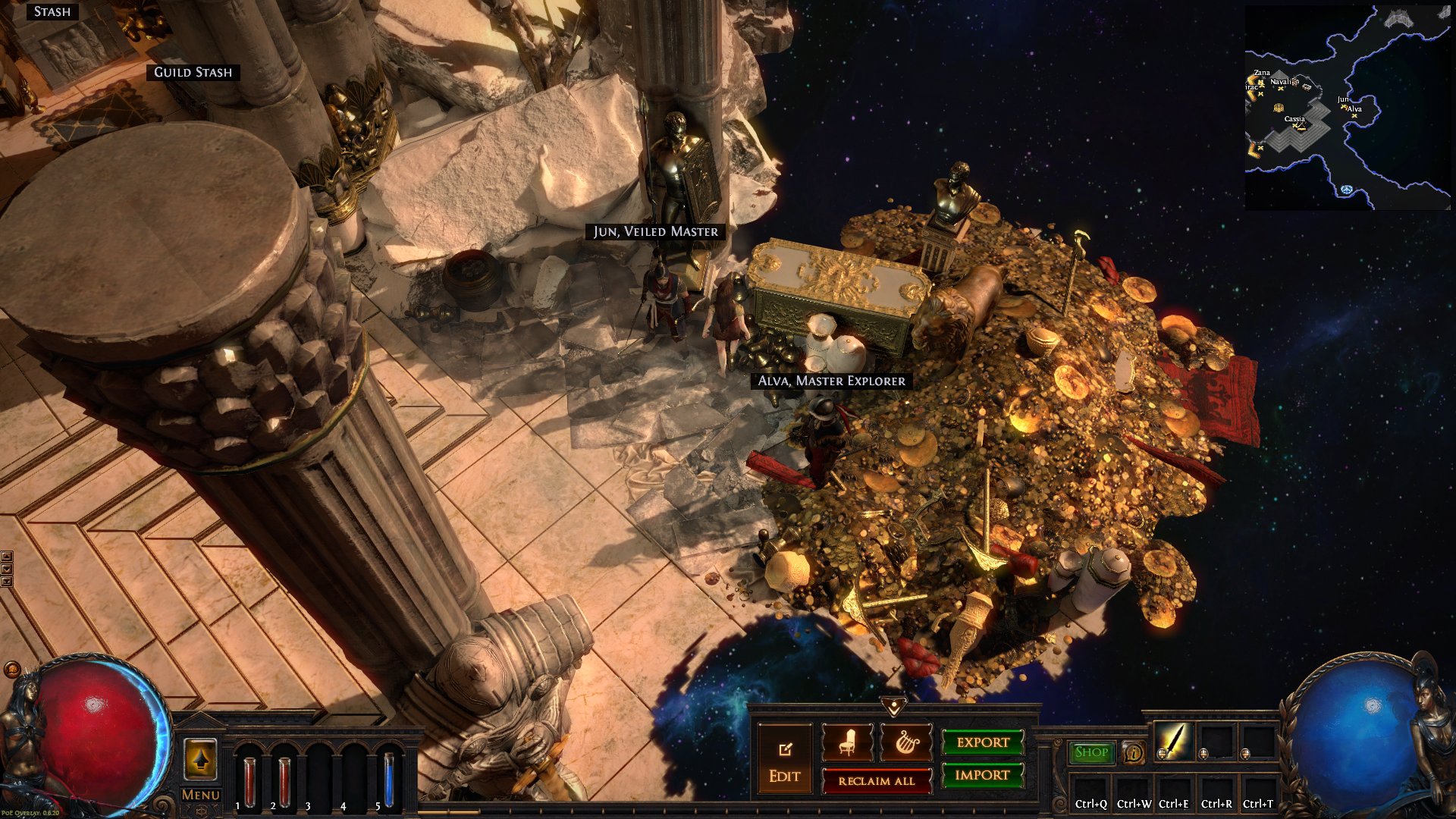The image size is (1456, 819).
Task: Open the green Shop button
Action: [1091, 752]
